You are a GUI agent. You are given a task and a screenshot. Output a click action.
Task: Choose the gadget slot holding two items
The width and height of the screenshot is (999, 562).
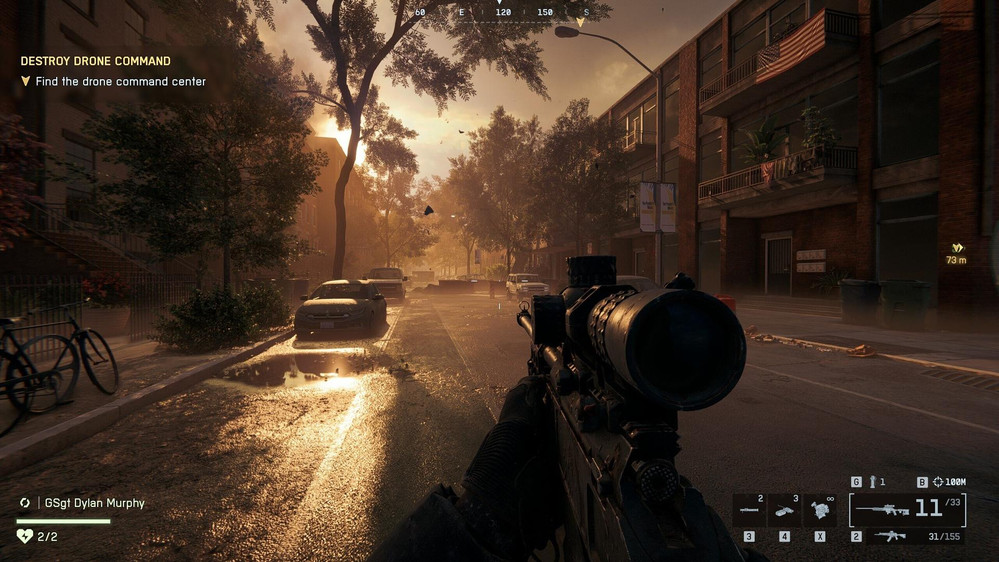(x=749, y=509)
